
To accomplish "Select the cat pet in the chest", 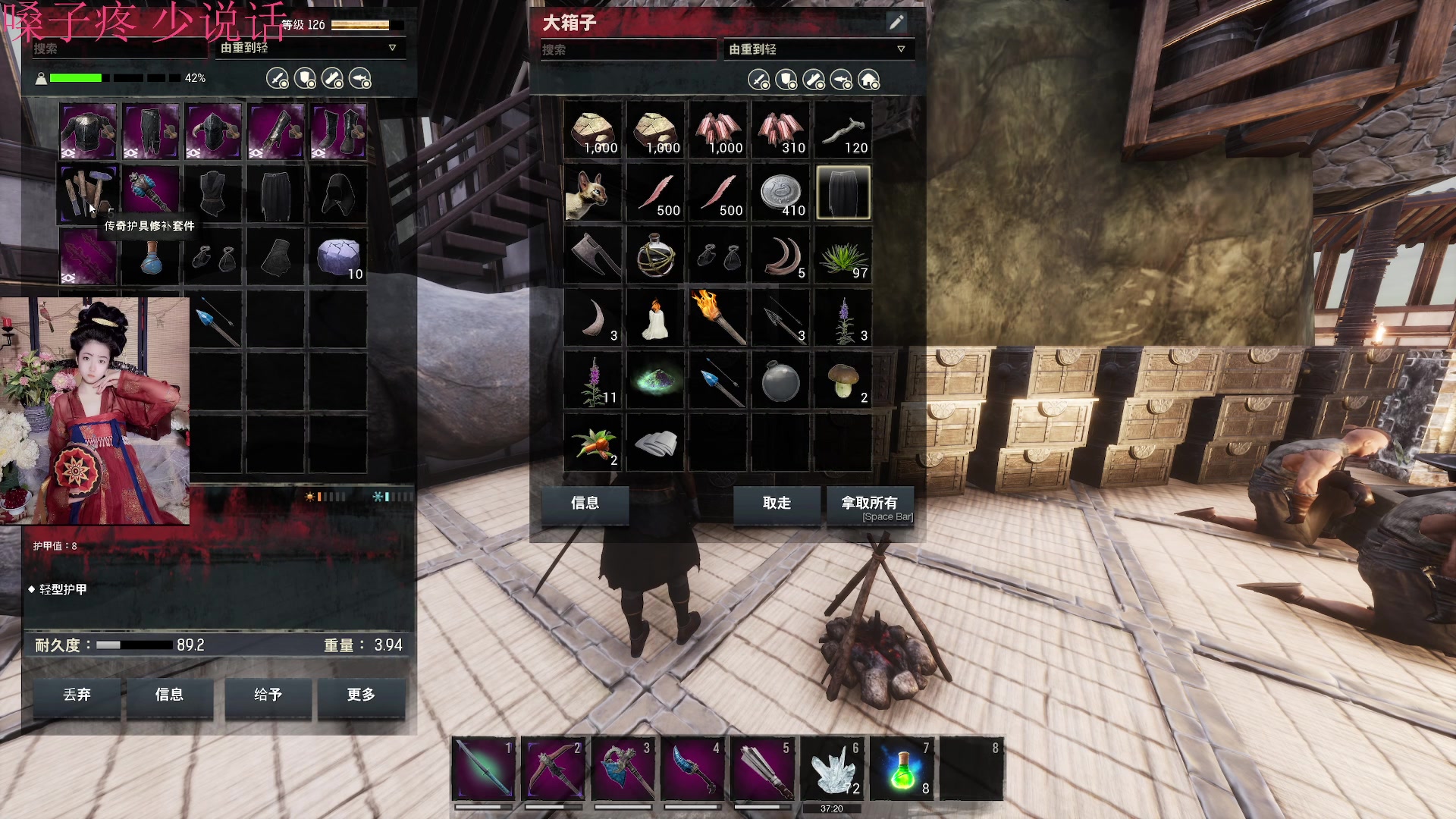I will (x=592, y=193).
